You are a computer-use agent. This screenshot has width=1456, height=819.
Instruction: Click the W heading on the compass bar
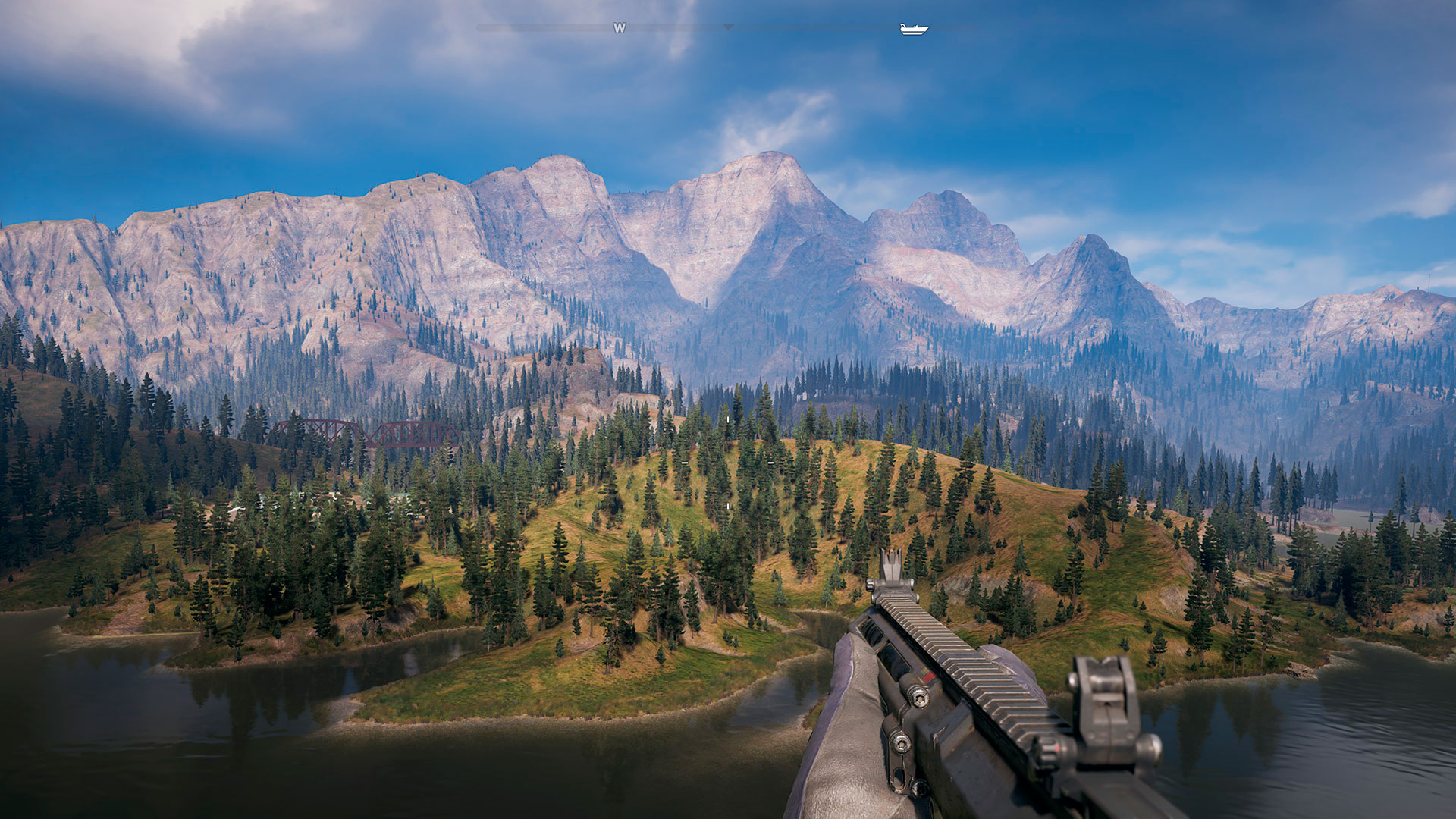(x=620, y=28)
